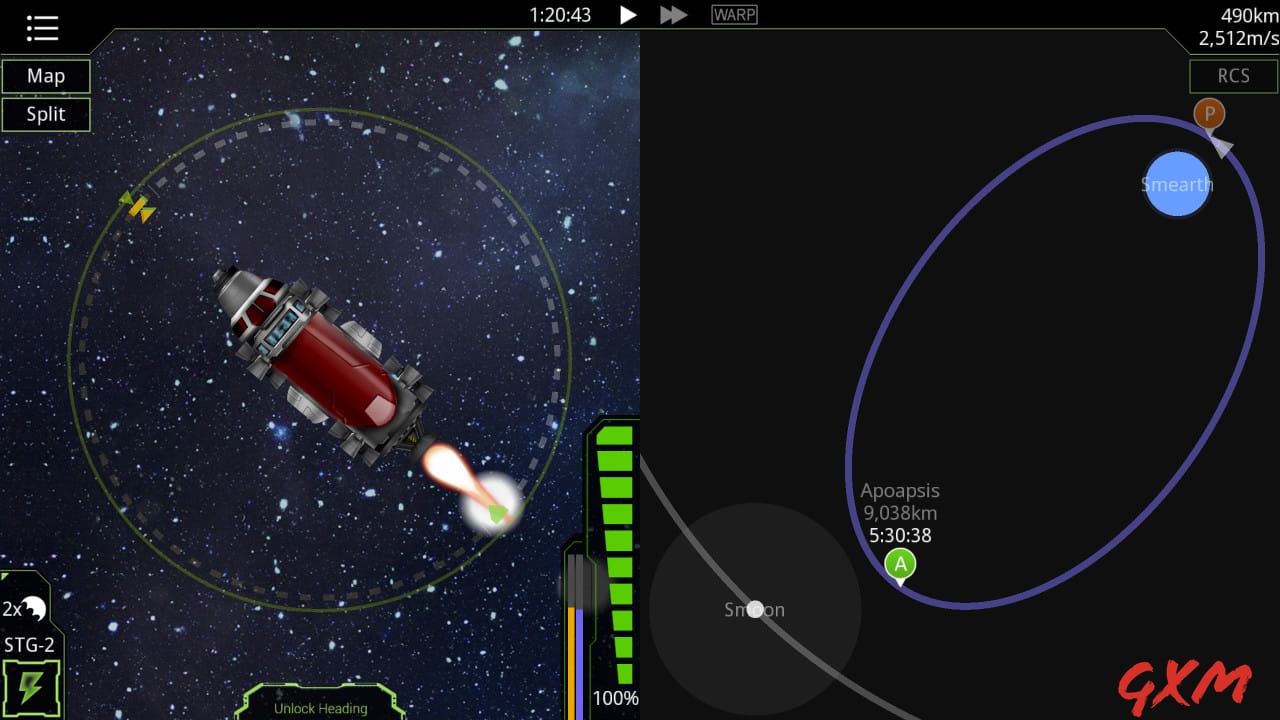Enable RCS thrusters
This screenshot has width=1280, height=720.
(x=1233, y=76)
